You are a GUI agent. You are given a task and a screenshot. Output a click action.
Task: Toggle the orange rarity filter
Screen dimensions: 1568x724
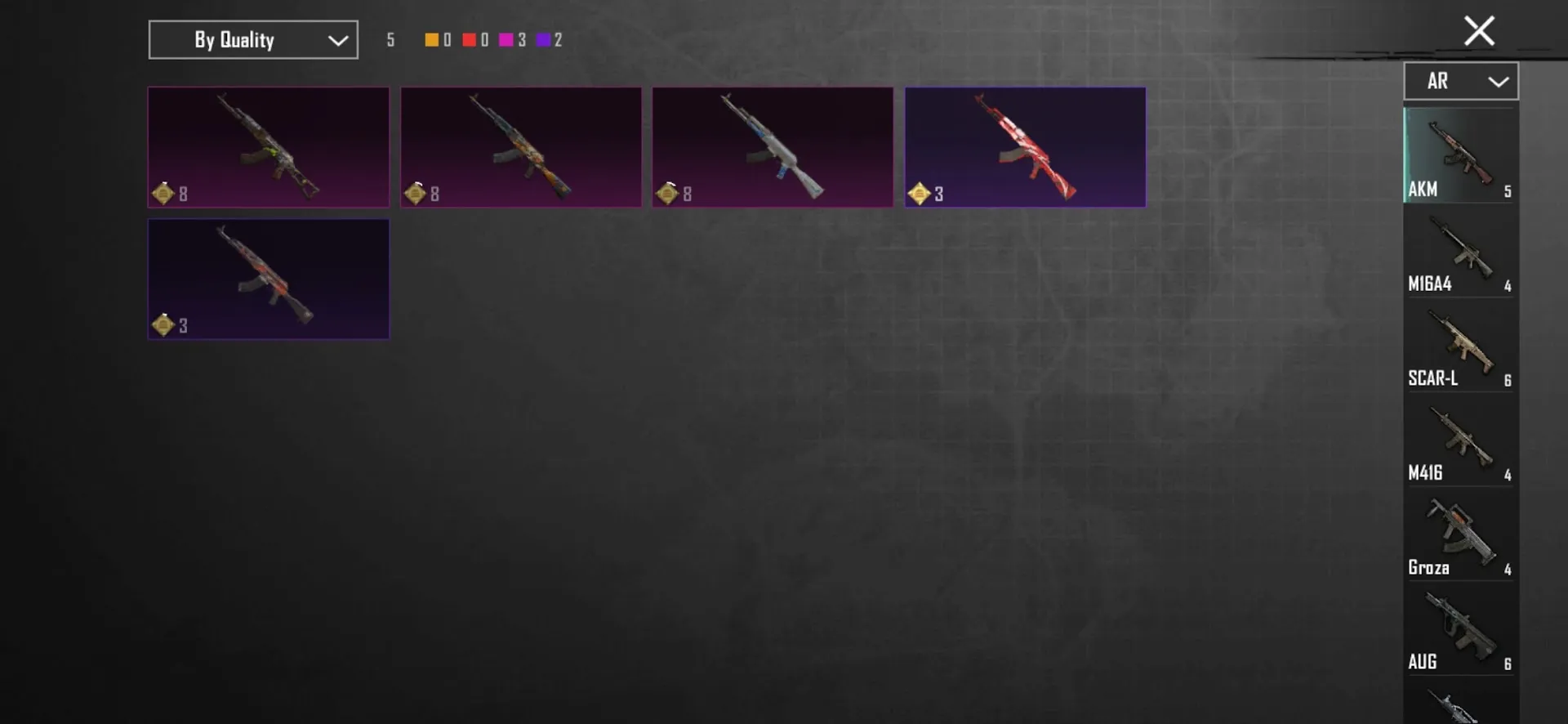(432, 38)
